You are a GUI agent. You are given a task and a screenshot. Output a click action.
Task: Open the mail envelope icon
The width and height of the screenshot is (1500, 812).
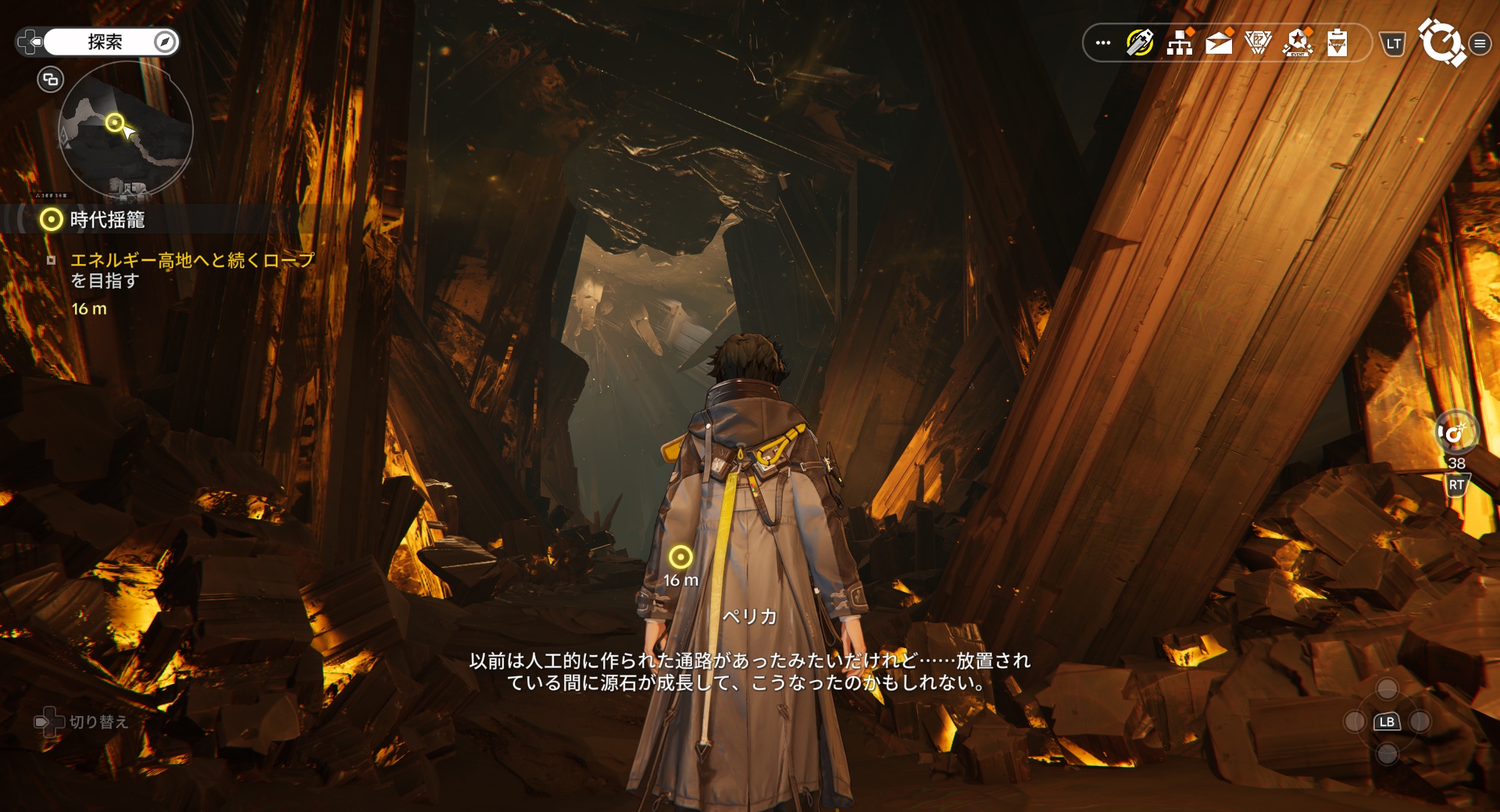pyautogui.click(x=1219, y=43)
